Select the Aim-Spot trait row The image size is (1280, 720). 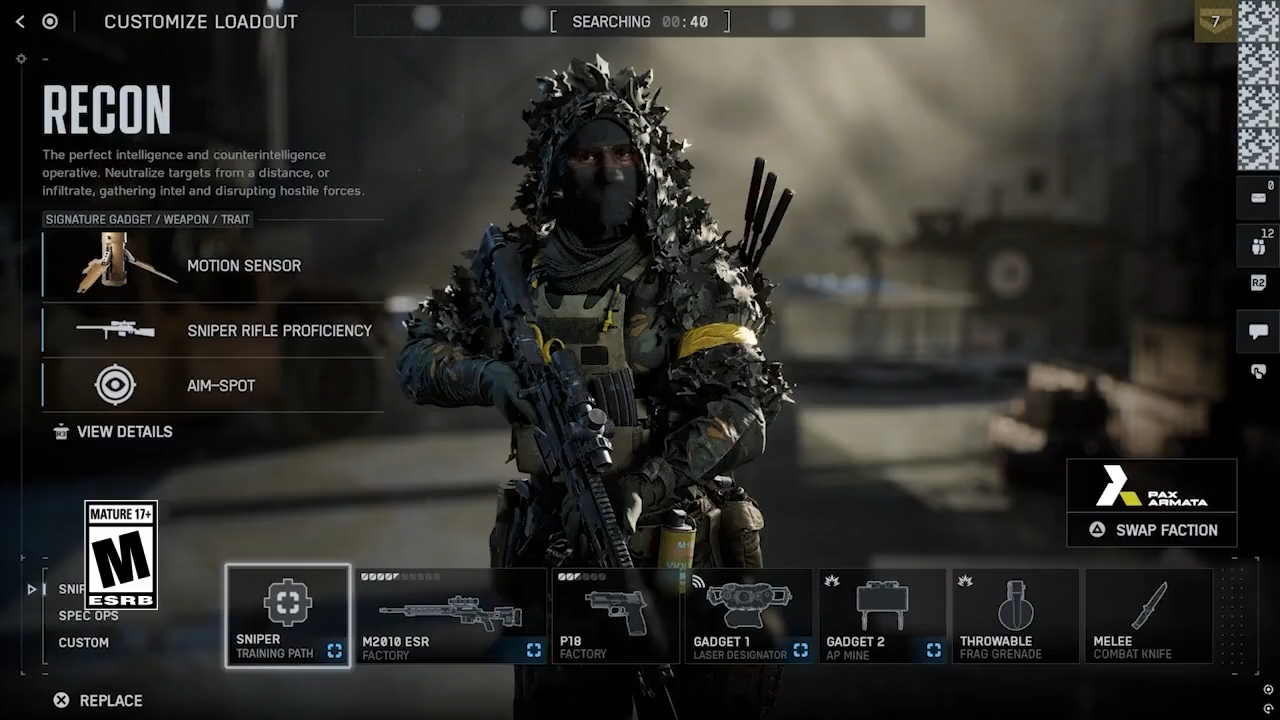(213, 385)
